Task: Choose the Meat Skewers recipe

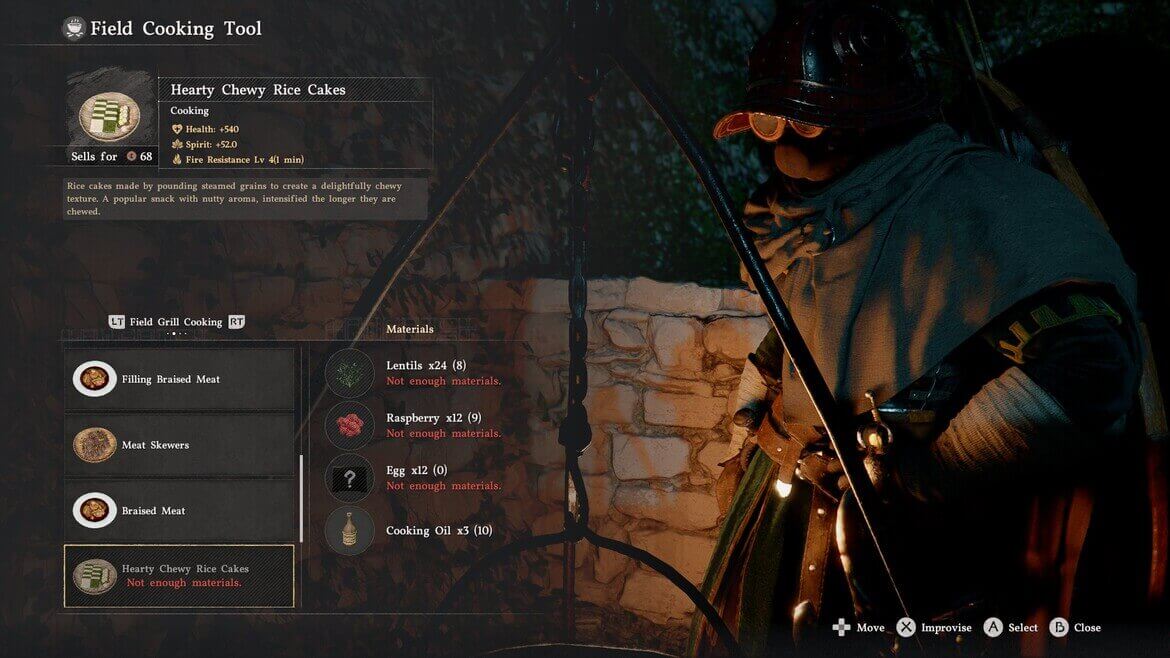Action: pos(180,445)
